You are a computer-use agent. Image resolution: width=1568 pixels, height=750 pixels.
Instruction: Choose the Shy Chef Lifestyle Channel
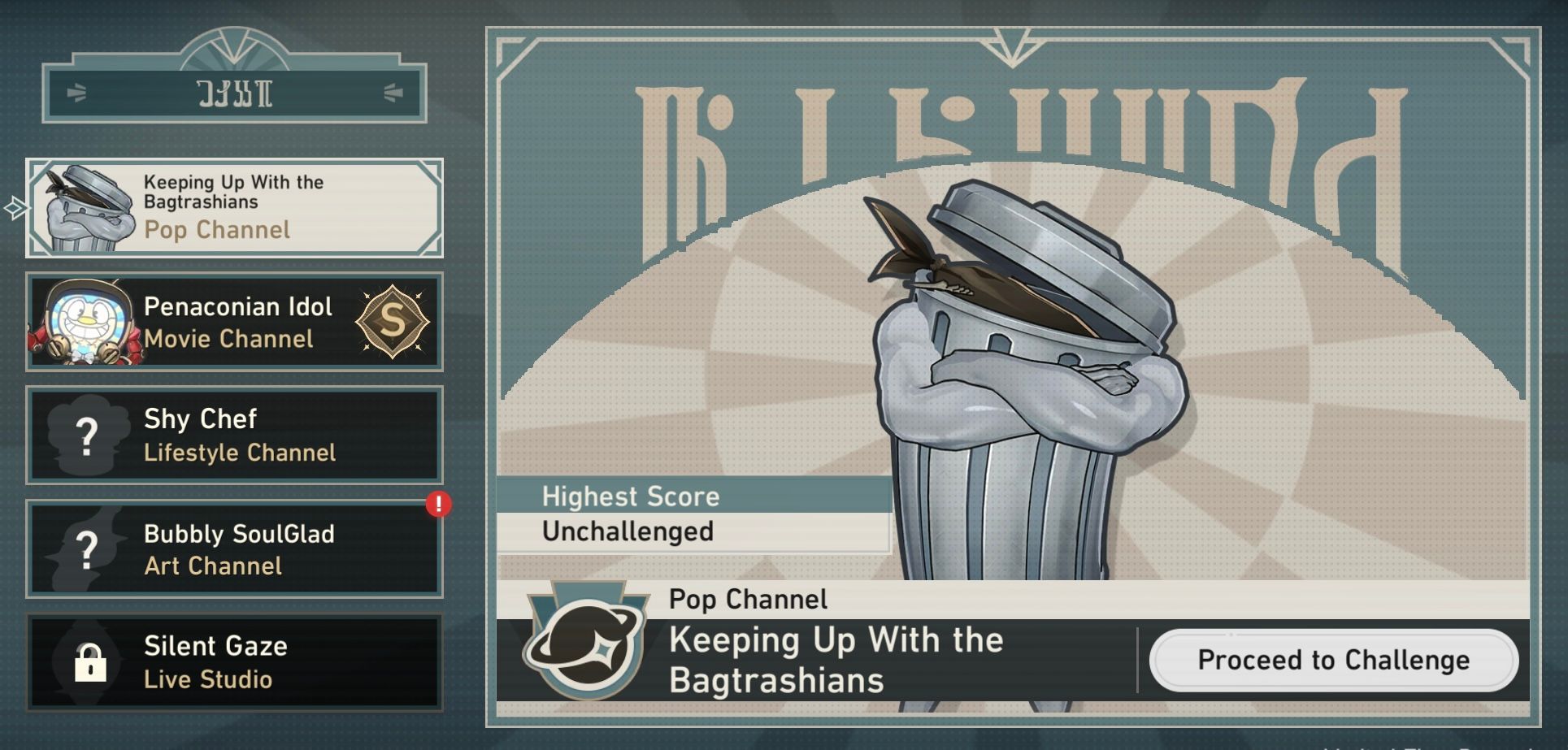point(234,436)
